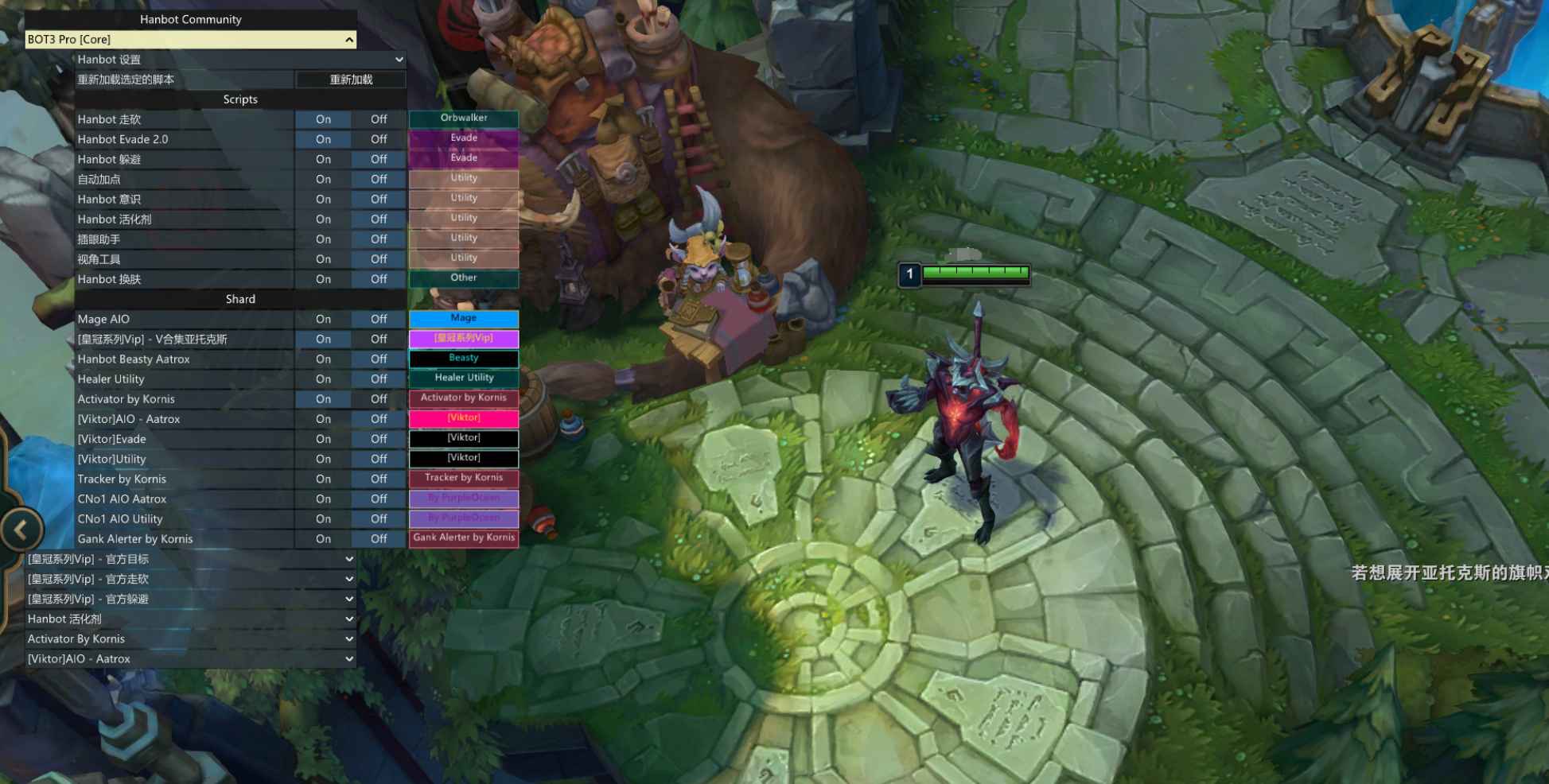1549x784 pixels.
Task: Expand the Activator By Kornis menu
Action: tap(348, 638)
